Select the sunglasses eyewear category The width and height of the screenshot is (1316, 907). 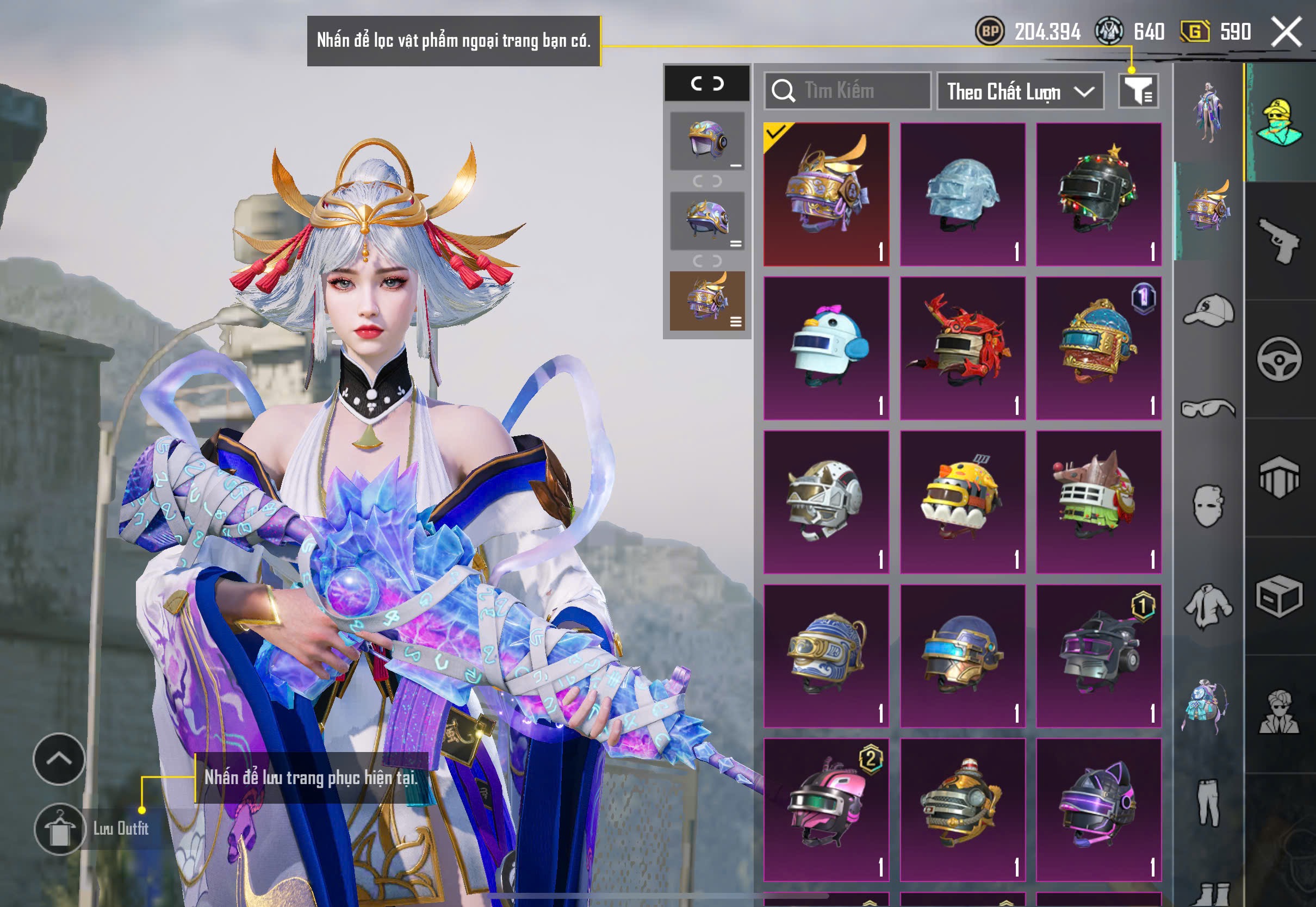pyautogui.click(x=1209, y=408)
